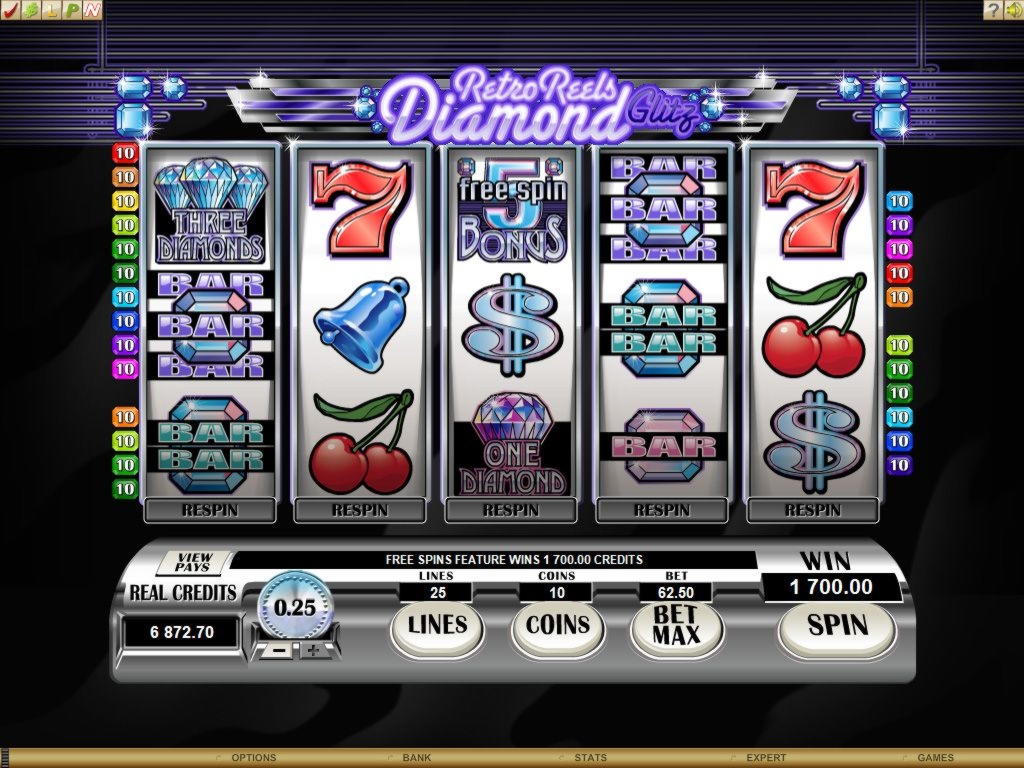Change the number of LINES
This screenshot has height=768, width=1024.
(x=438, y=626)
